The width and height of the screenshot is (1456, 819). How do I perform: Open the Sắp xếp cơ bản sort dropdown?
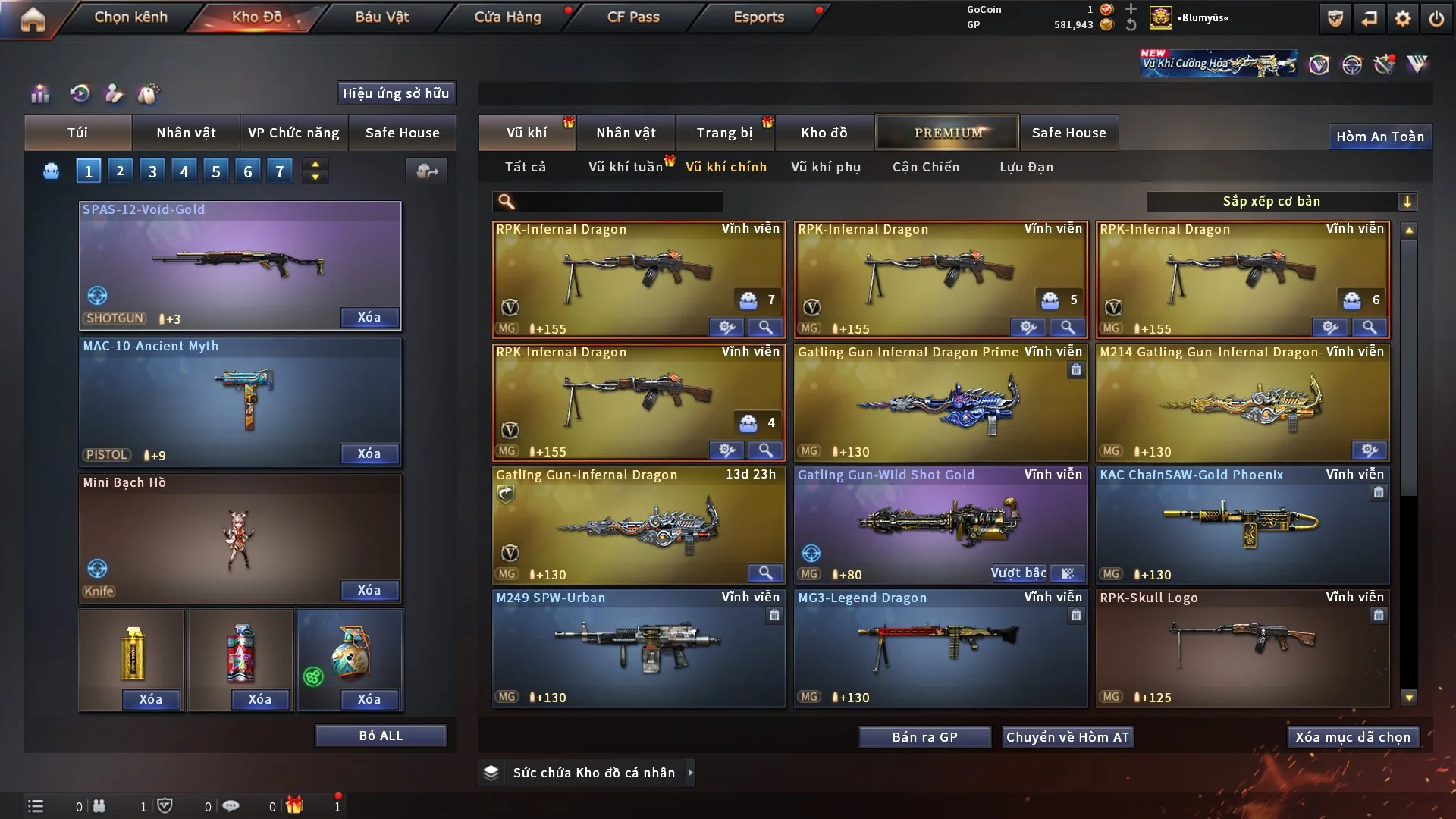[x=1280, y=201]
